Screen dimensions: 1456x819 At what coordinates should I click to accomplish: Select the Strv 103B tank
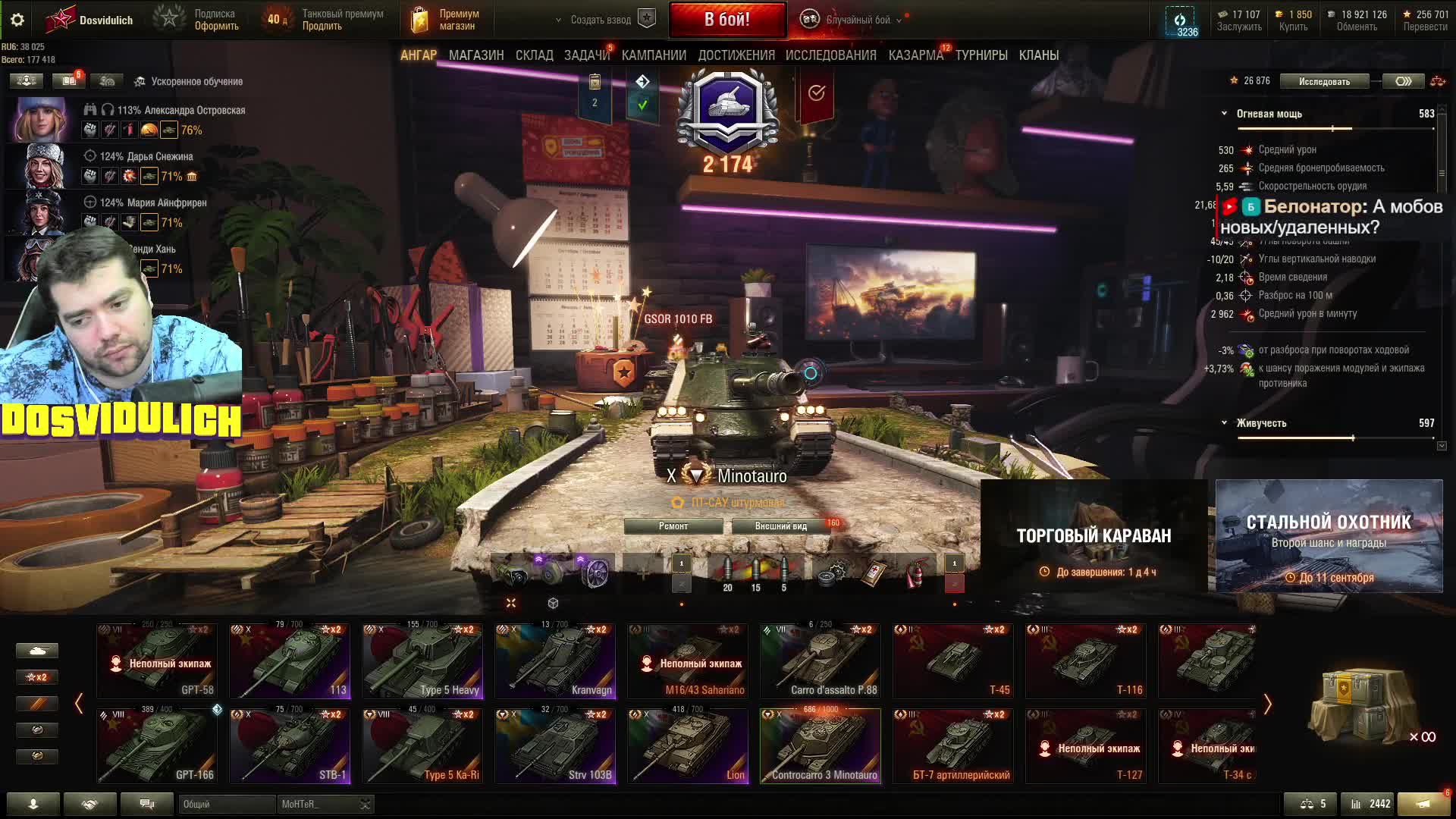(x=555, y=745)
